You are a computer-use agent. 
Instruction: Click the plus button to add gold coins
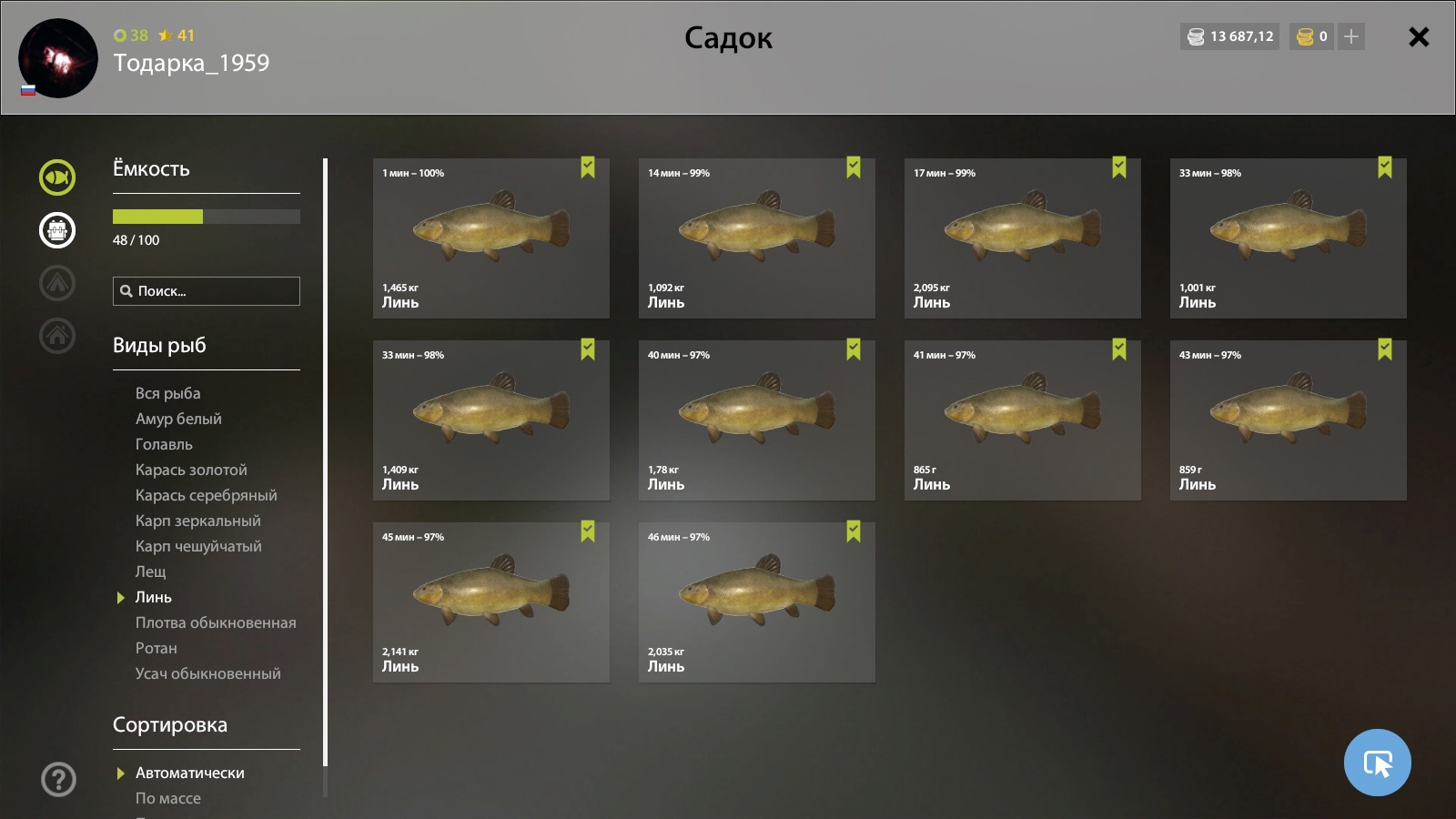1351,36
